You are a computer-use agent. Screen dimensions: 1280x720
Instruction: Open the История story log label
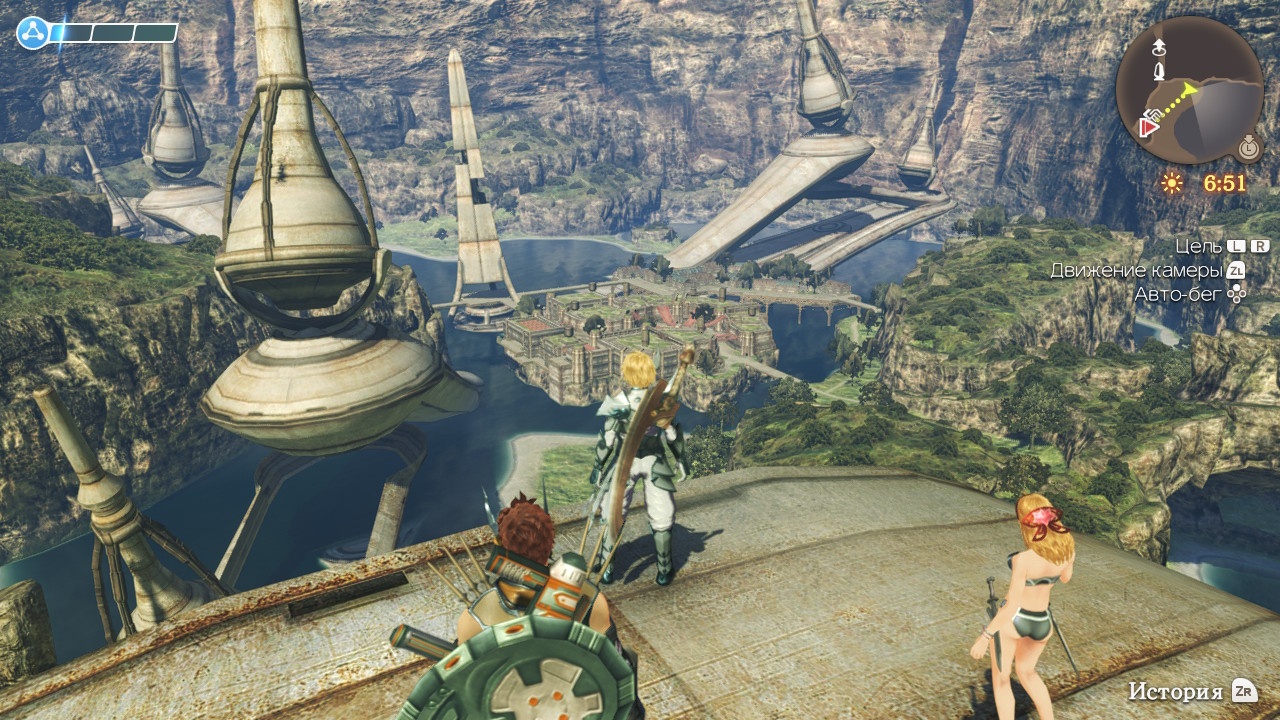tap(1175, 692)
